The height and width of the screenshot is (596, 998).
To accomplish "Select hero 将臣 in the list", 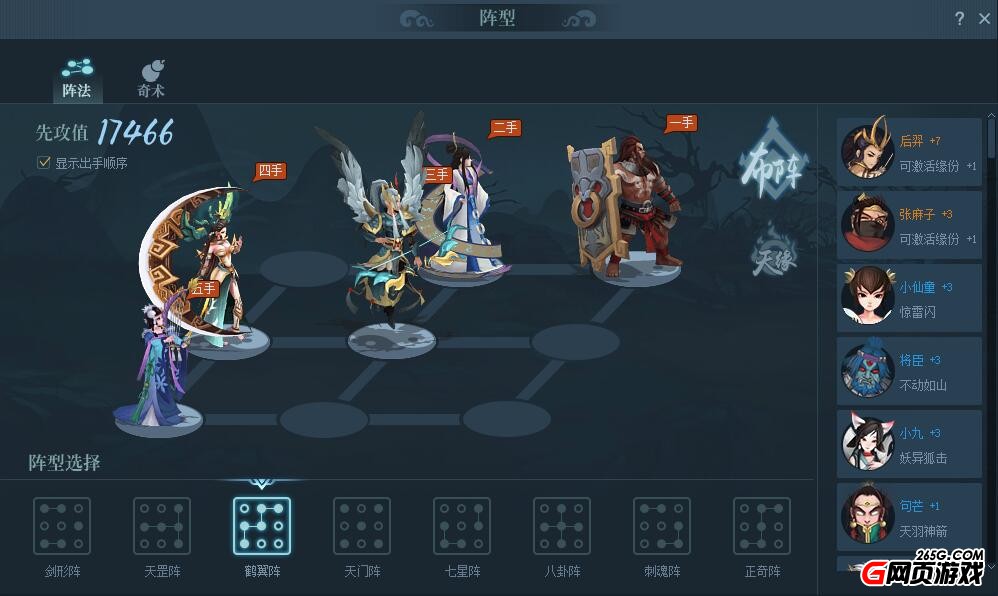I will (x=910, y=372).
